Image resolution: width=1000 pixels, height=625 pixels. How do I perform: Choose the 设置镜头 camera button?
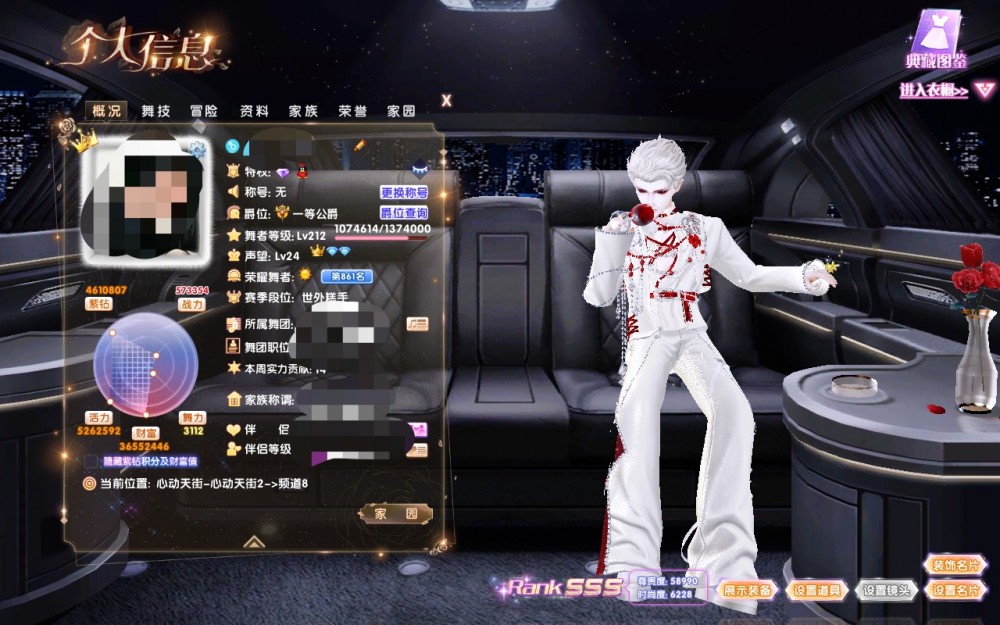887,590
